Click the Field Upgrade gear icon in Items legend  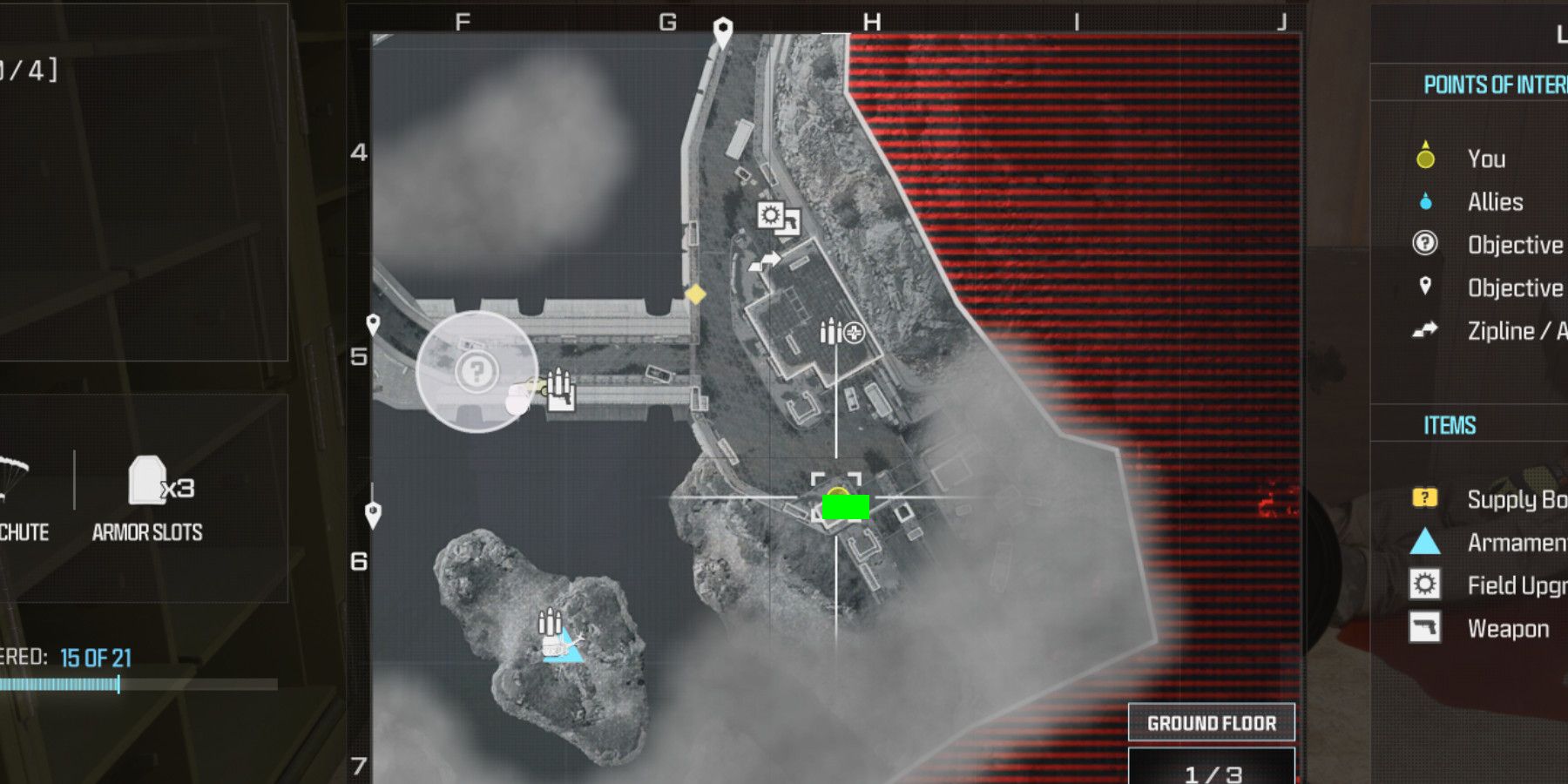coord(1423,585)
